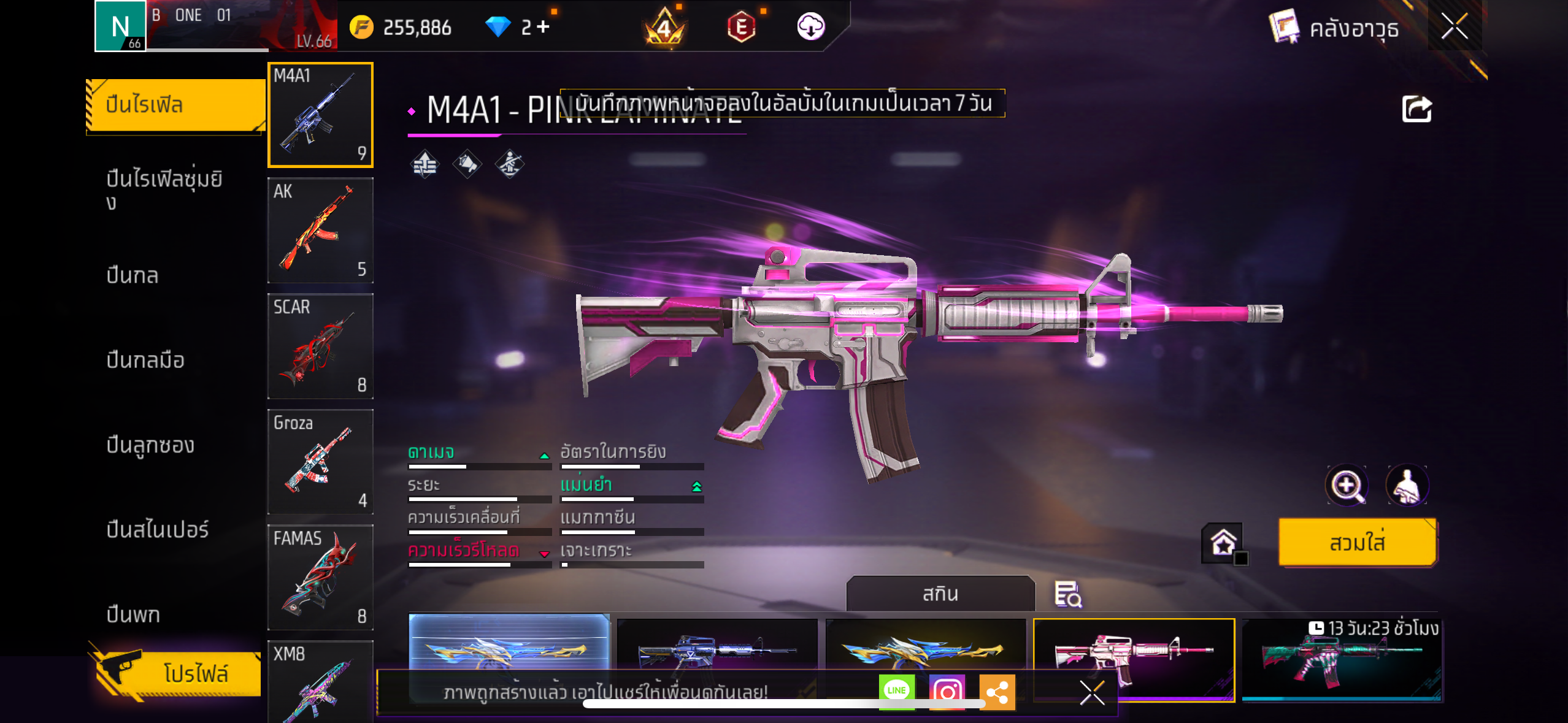Open the โปรไฟล์ profile button
This screenshot has height=723, width=1568.
coord(179,673)
